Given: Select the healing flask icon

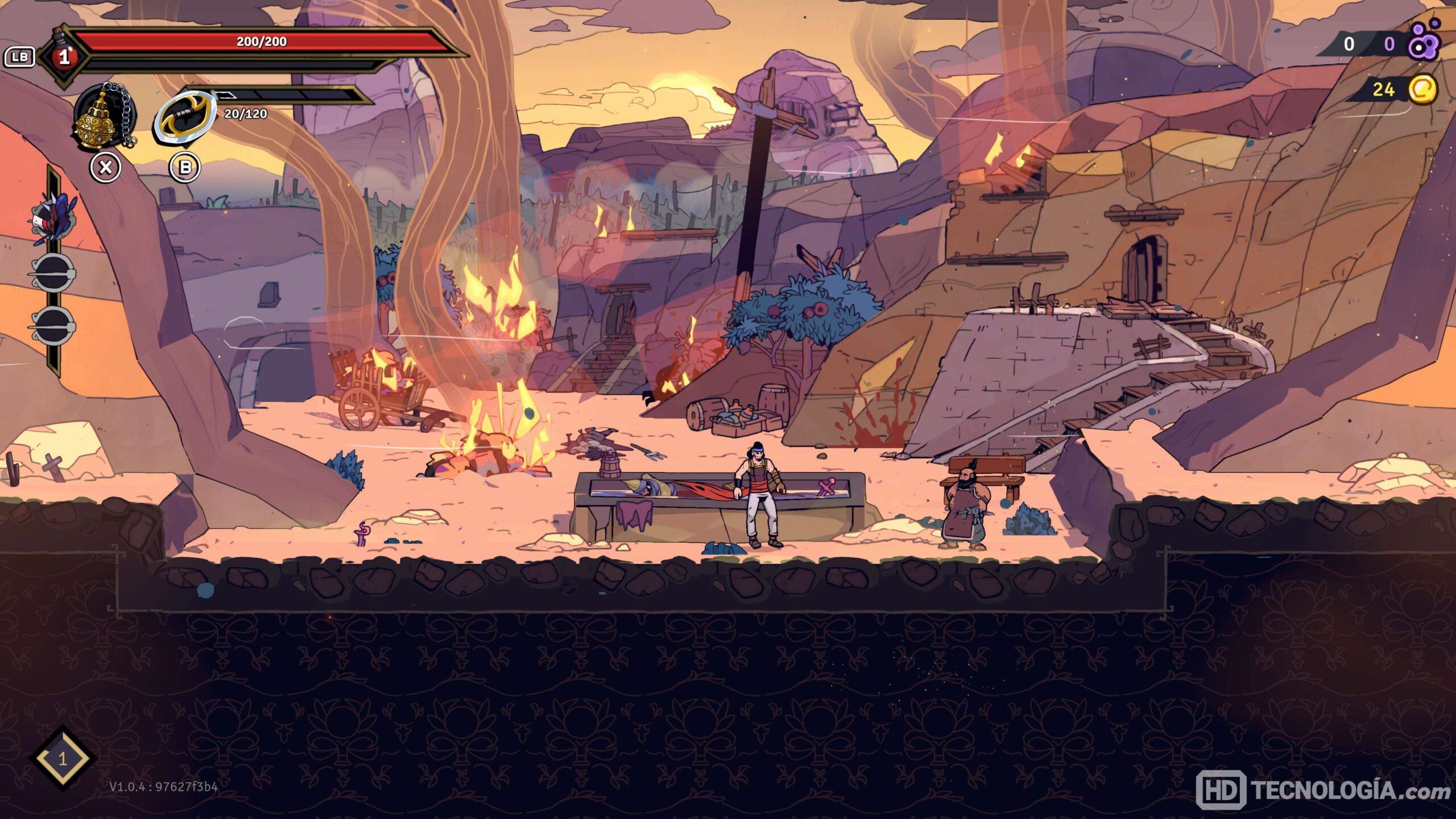Looking at the screenshot, I should click(64, 55).
